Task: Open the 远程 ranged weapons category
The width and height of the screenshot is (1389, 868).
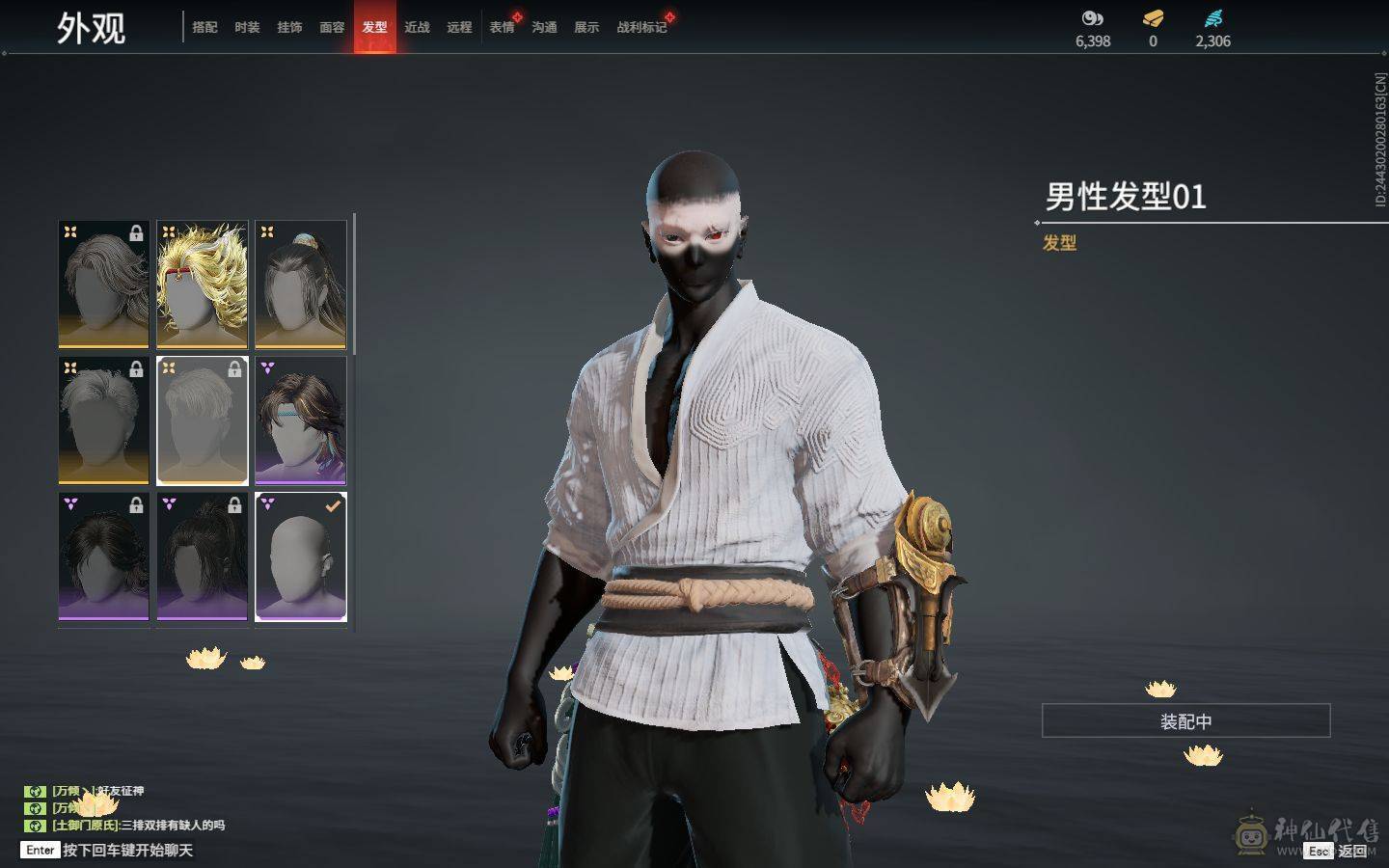Action: 458,28
